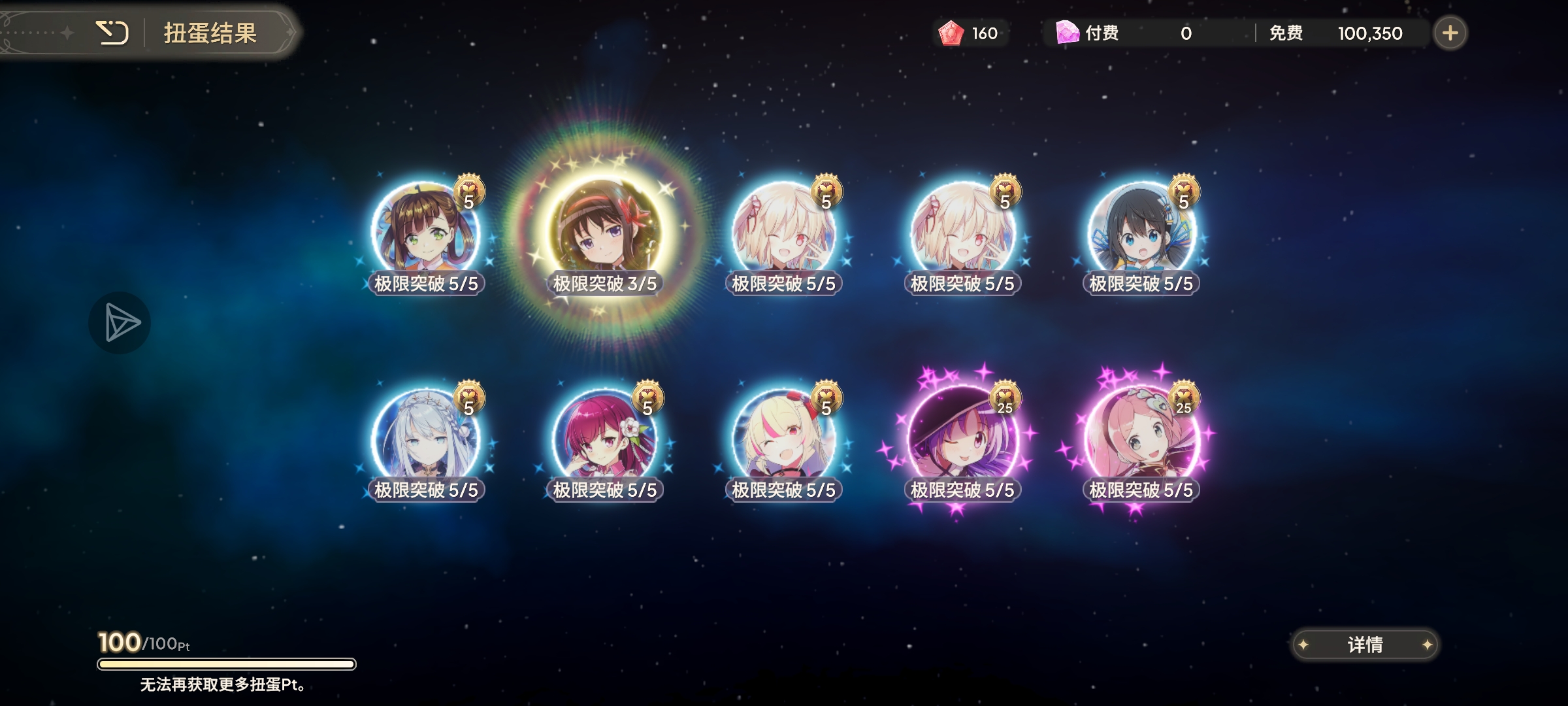Go back from the gacha results screen

click(x=112, y=33)
